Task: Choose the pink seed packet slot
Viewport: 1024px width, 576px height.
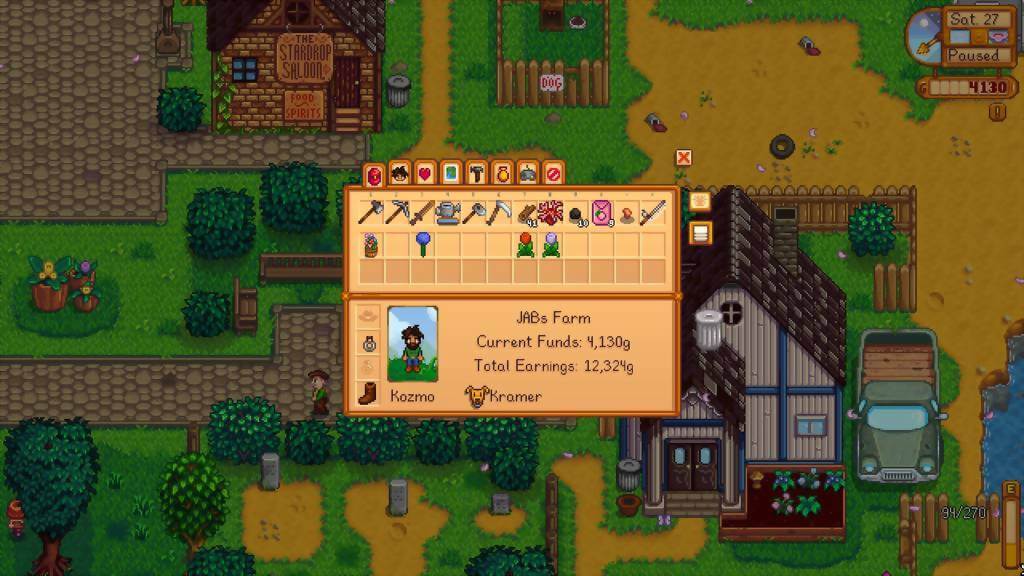Action: point(603,212)
